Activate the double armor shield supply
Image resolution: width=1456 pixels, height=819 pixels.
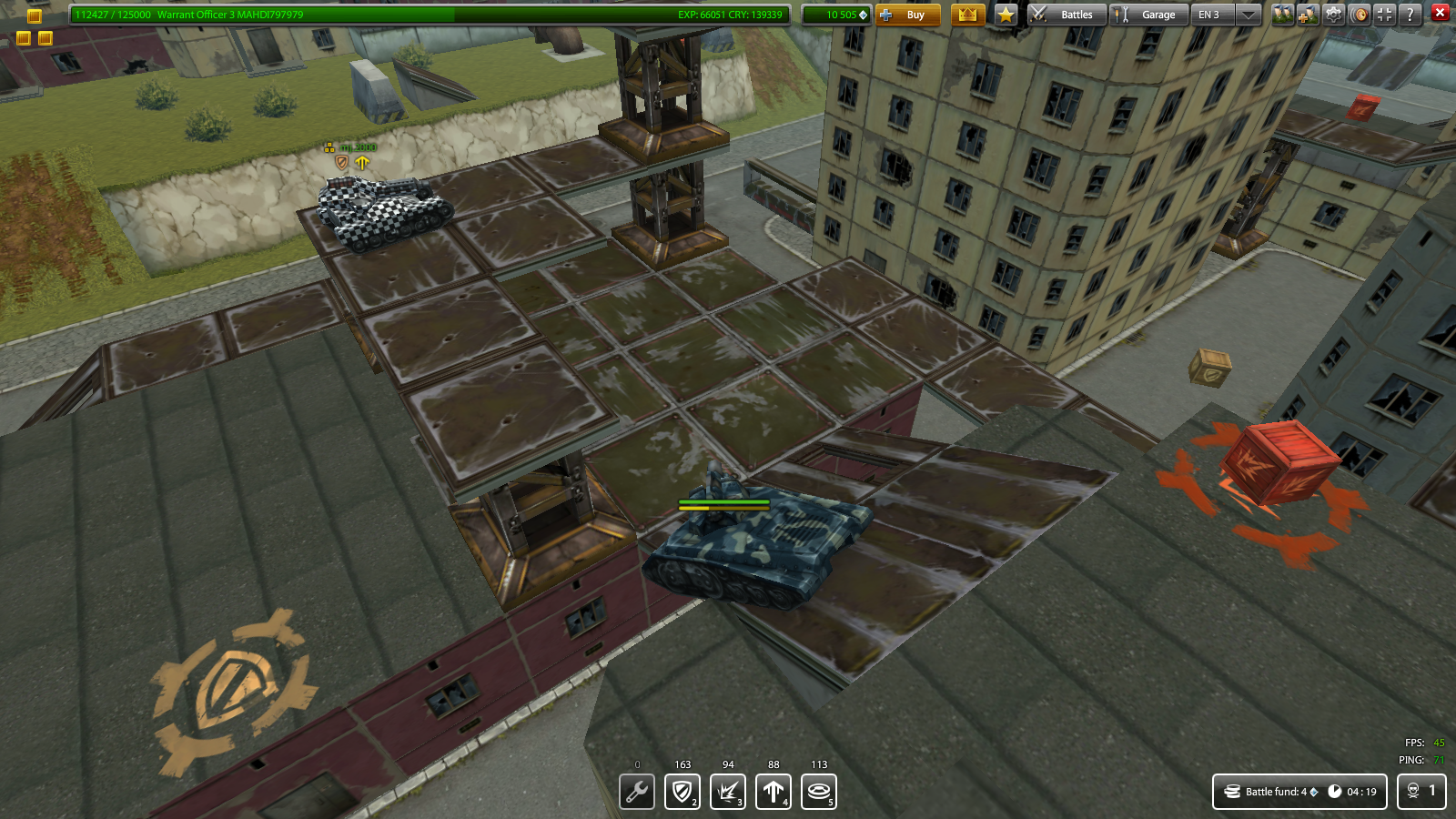(x=682, y=791)
